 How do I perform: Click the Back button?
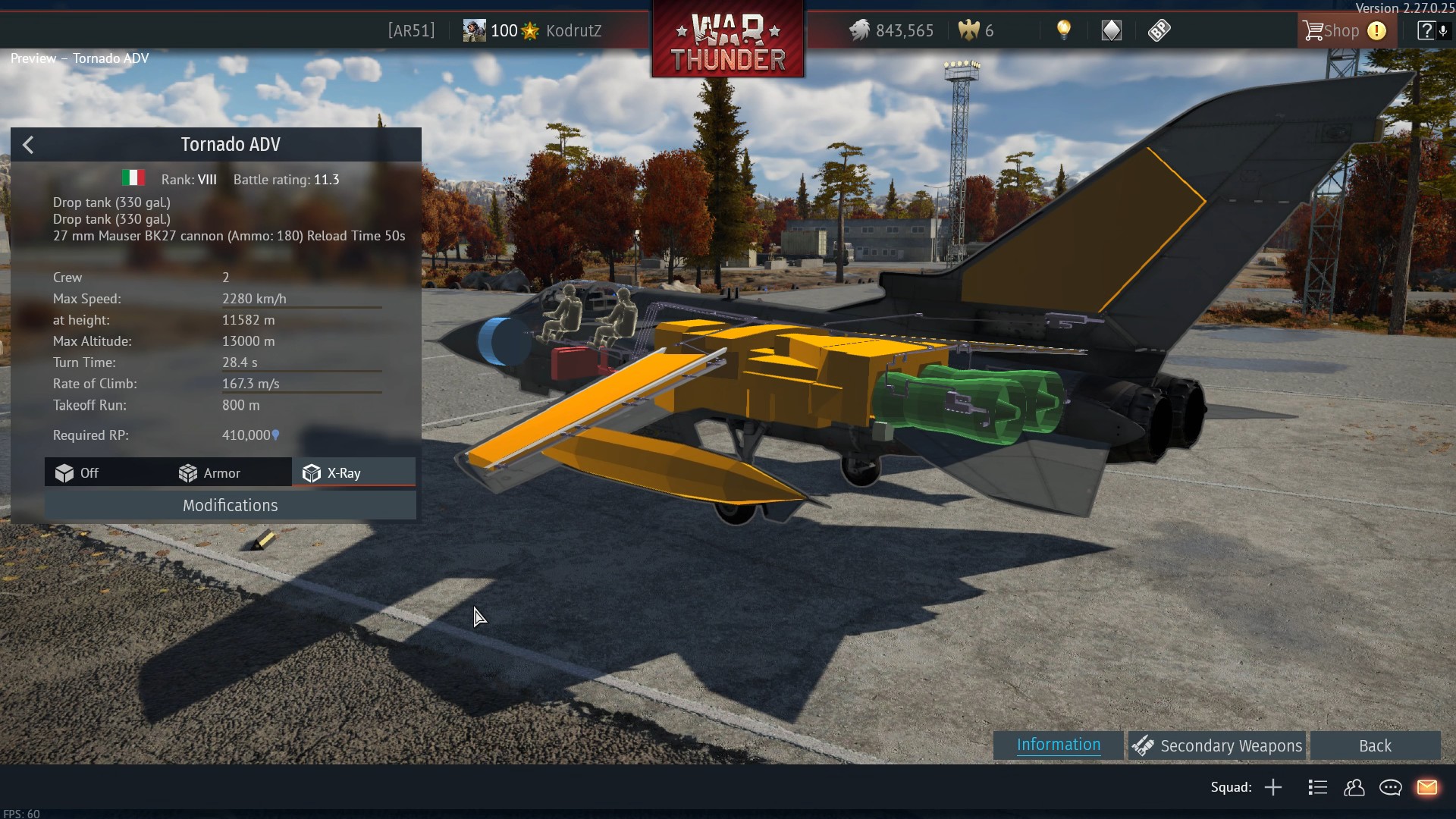[1374, 746]
